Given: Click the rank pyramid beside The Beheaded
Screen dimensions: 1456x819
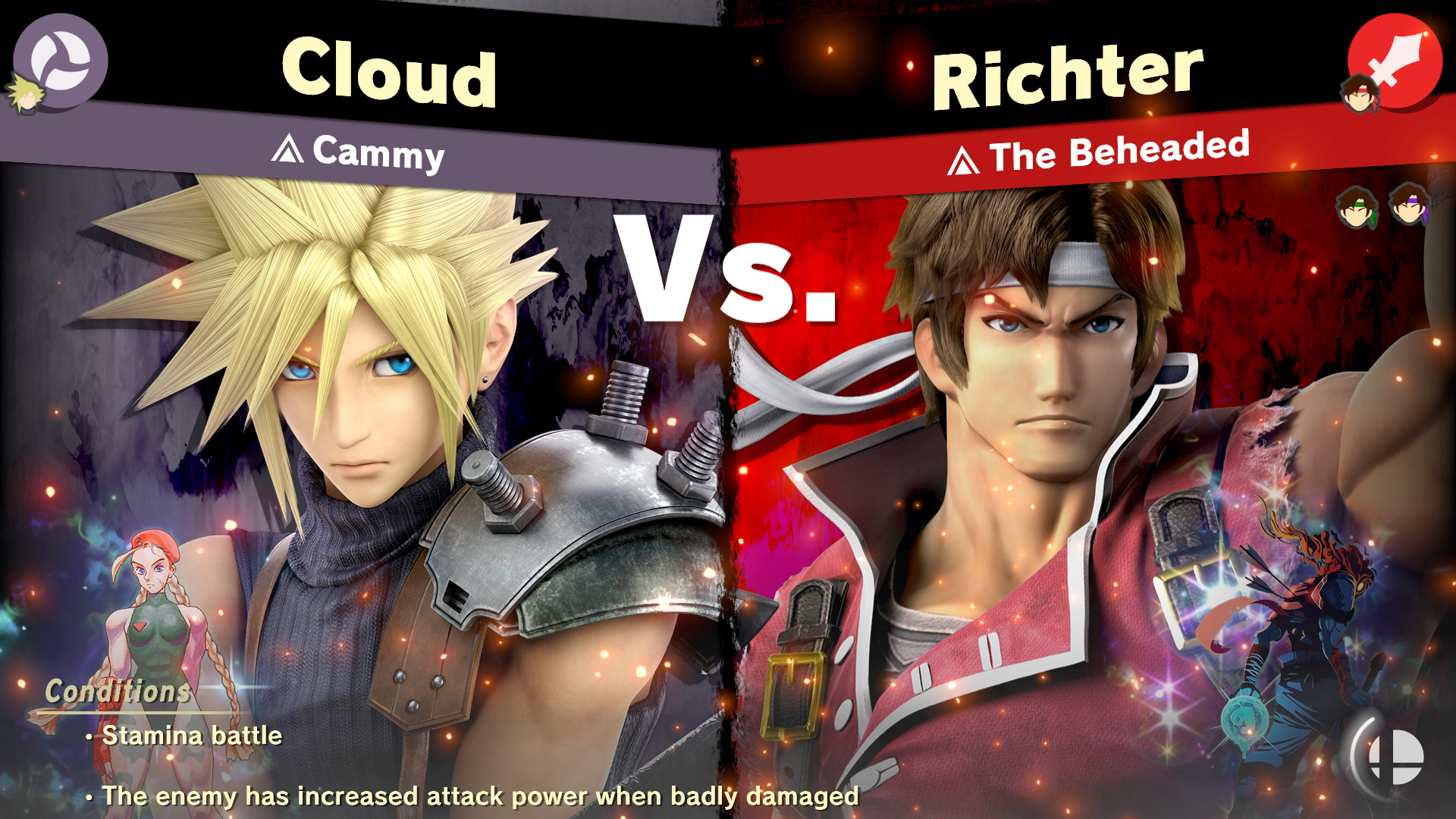Looking at the screenshot, I should tap(964, 157).
